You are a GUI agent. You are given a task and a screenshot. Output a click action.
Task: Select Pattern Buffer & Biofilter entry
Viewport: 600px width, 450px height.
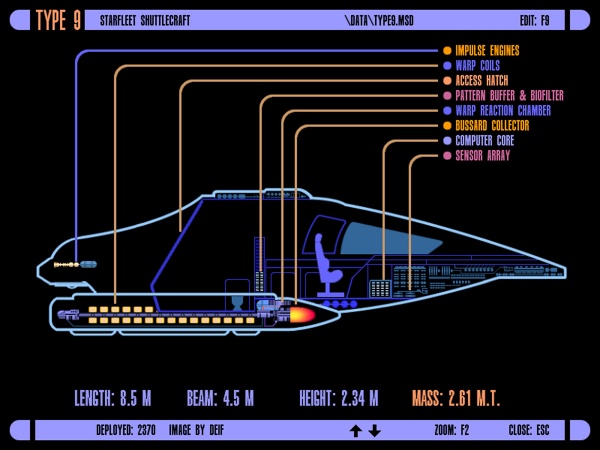click(x=509, y=95)
